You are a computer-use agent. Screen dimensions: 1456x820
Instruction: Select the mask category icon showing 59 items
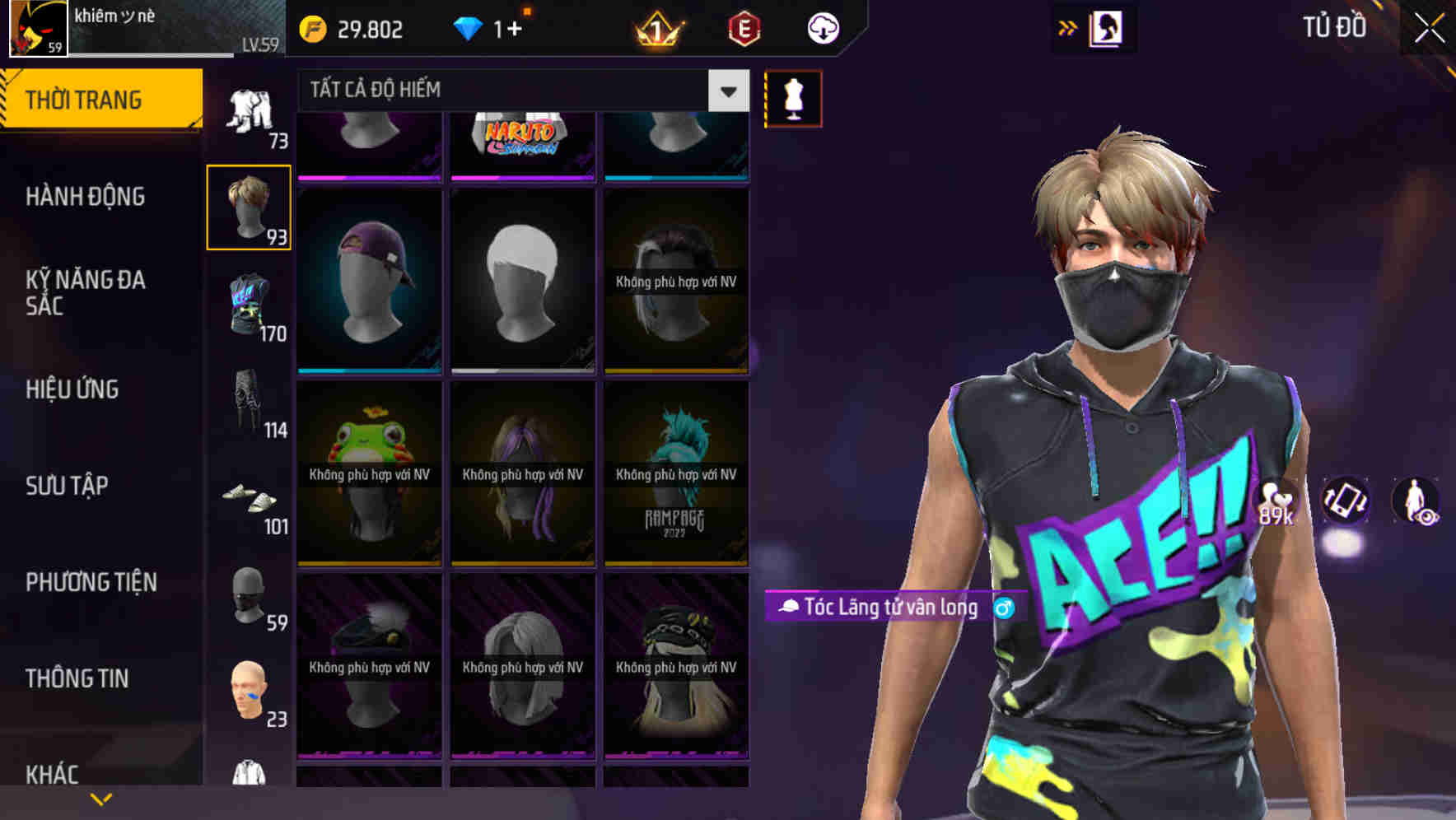click(x=250, y=599)
